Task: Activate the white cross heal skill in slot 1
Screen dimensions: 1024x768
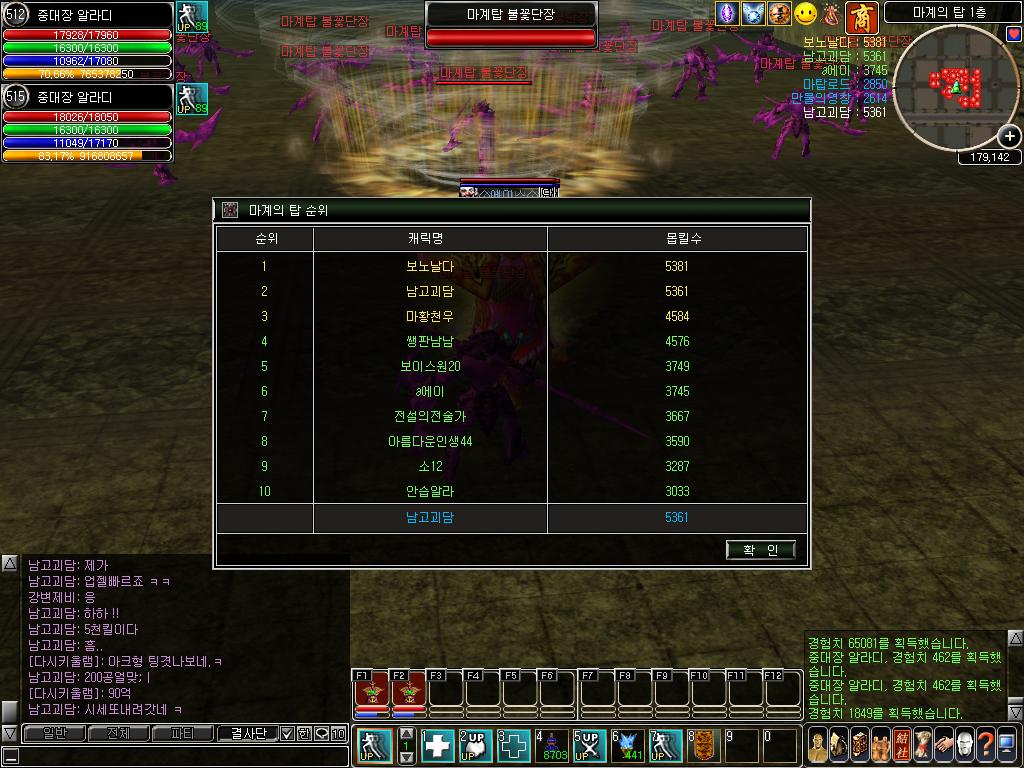Action: coord(438,747)
